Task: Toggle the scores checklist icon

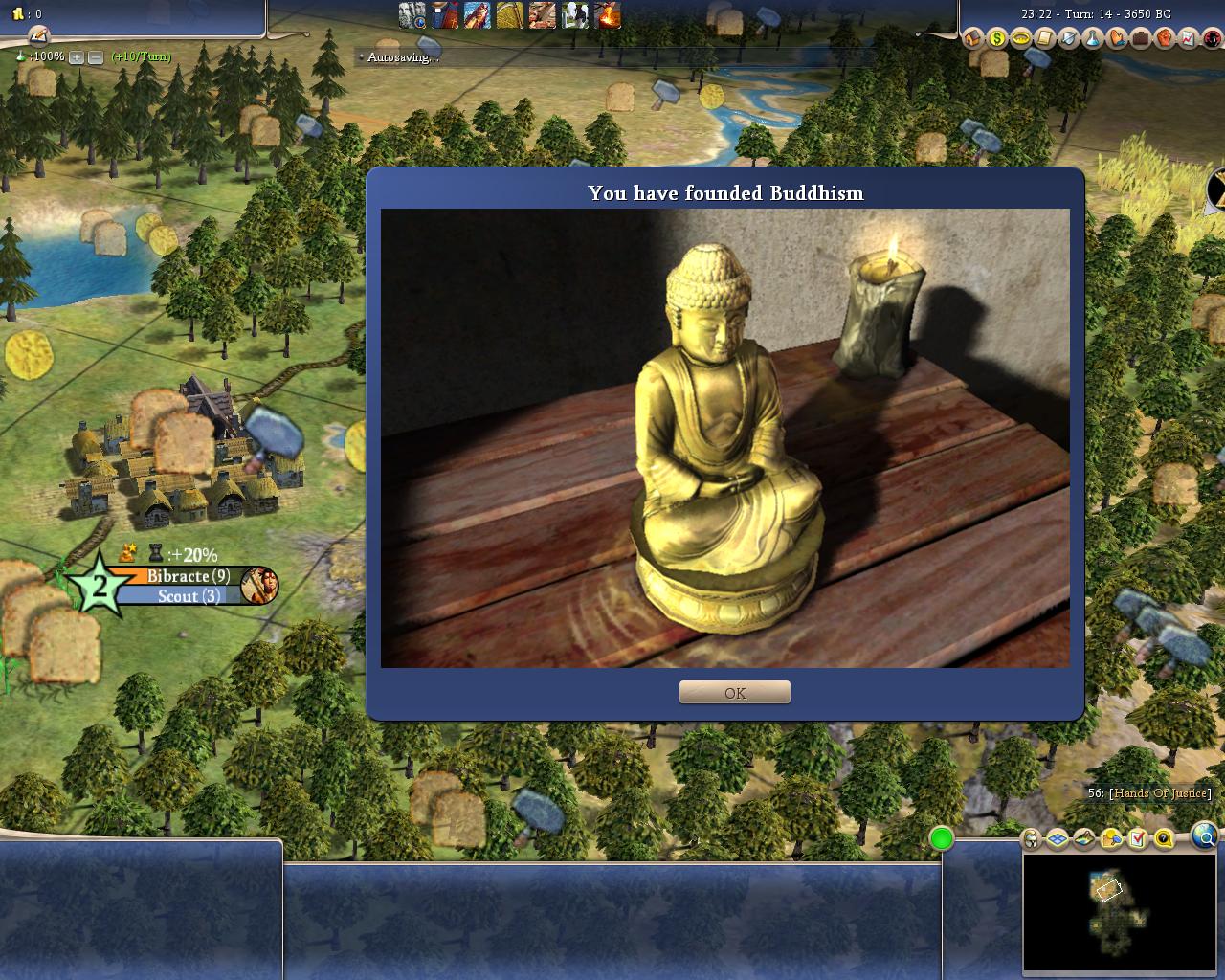Action: tap(1138, 839)
